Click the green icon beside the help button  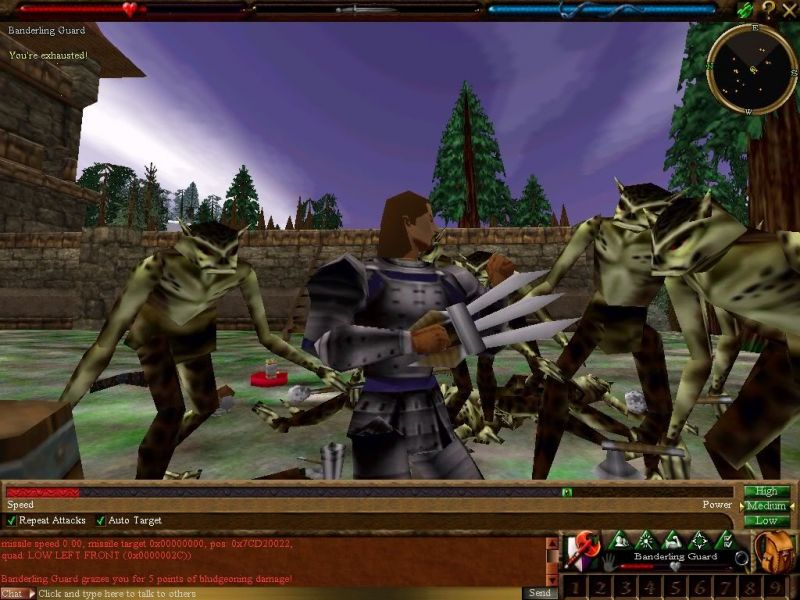pos(746,9)
